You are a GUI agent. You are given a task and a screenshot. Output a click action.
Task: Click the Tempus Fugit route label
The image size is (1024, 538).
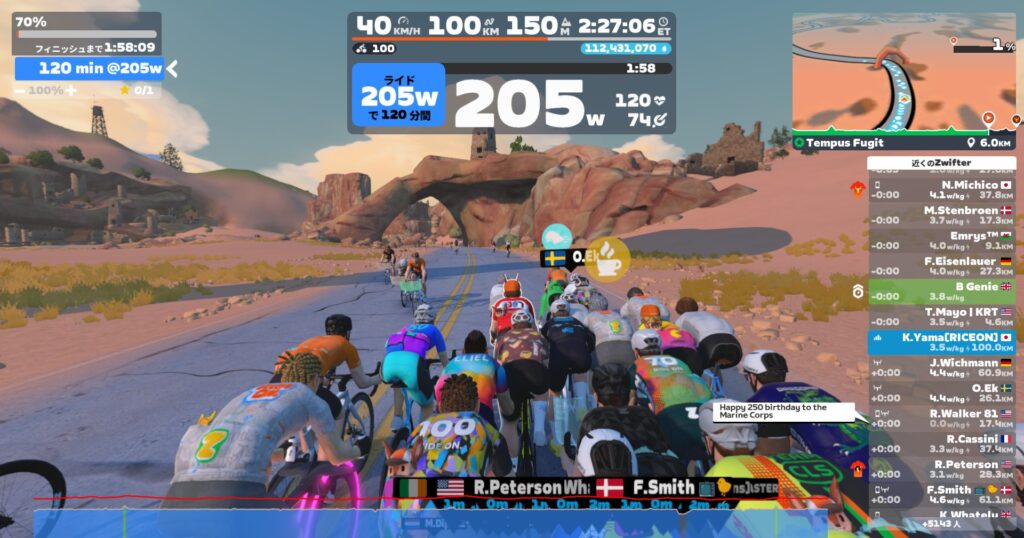[x=845, y=143]
